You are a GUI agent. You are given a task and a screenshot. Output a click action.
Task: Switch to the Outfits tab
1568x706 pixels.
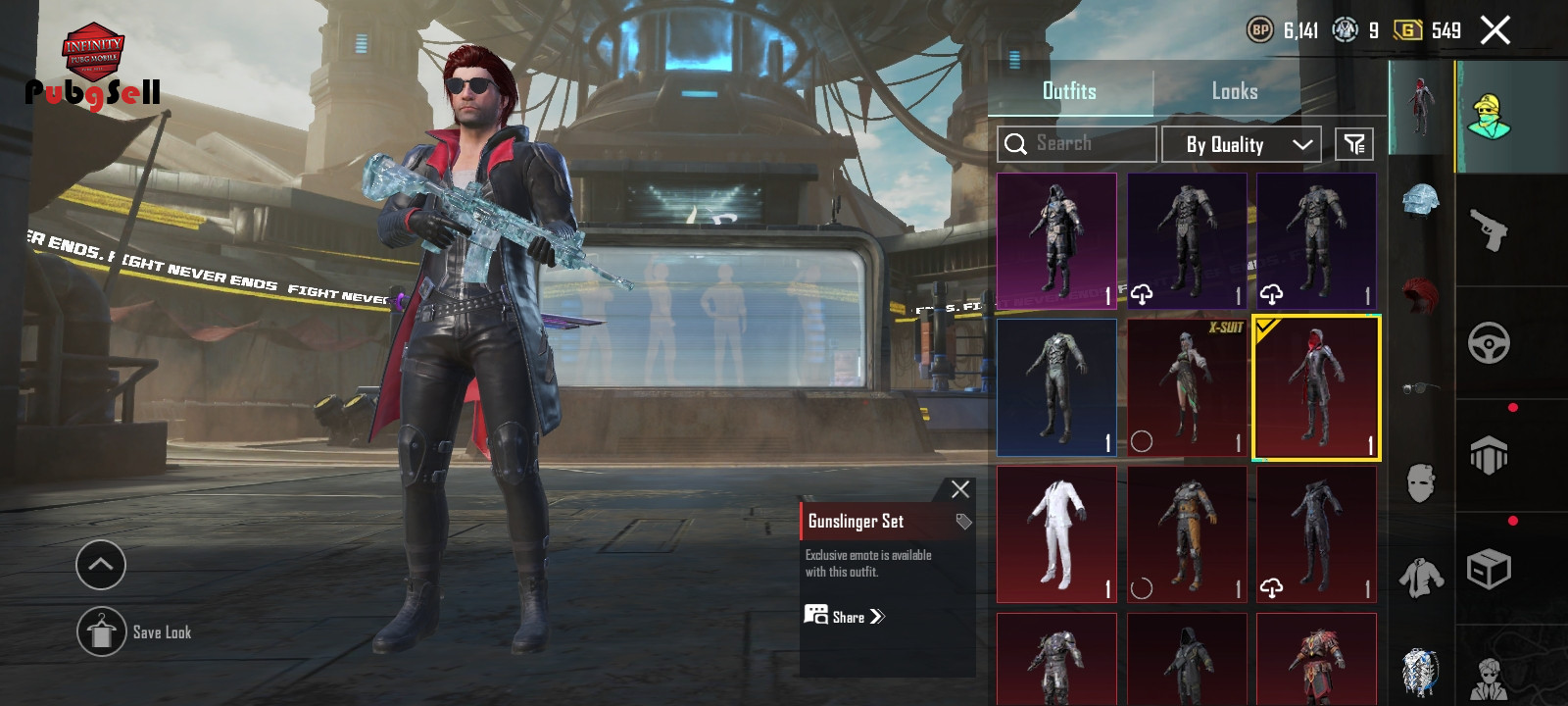(x=1069, y=91)
